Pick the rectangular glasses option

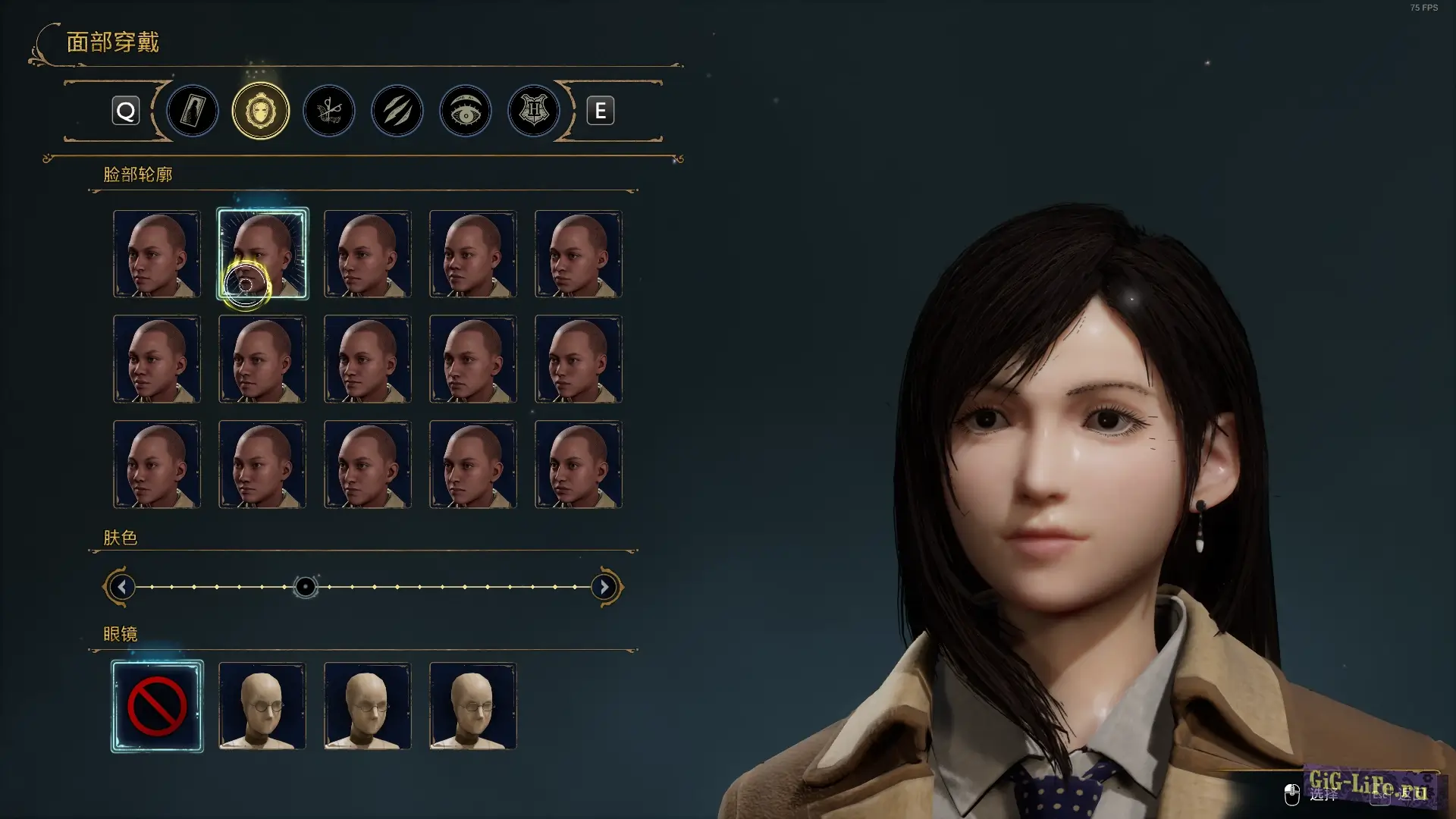[473, 707]
